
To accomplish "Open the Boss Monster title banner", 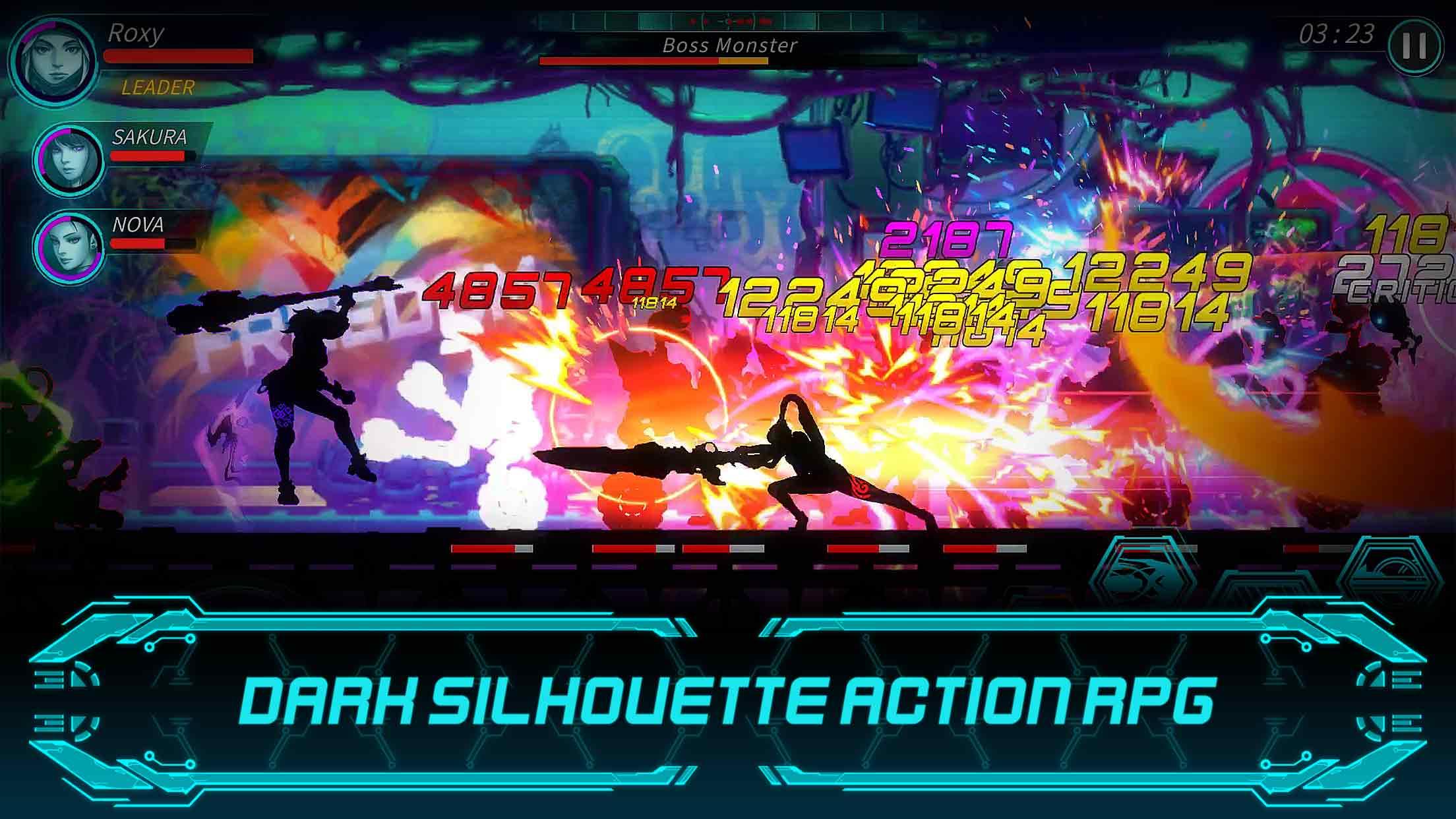I will [727, 45].
